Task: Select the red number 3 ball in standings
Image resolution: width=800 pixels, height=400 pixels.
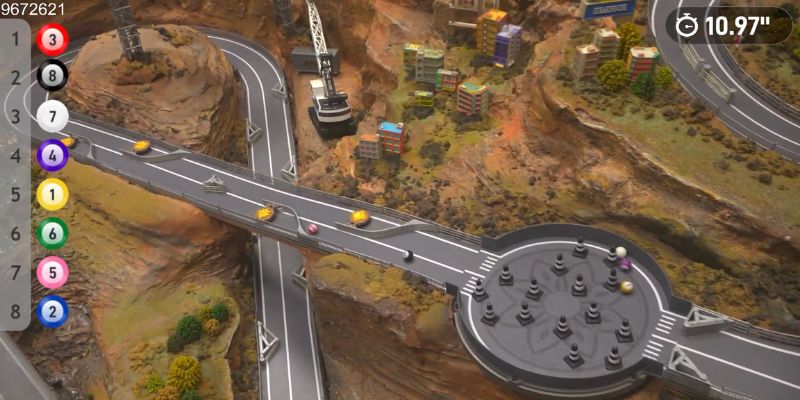Action: pyautogui.click(x=52, y=40)
